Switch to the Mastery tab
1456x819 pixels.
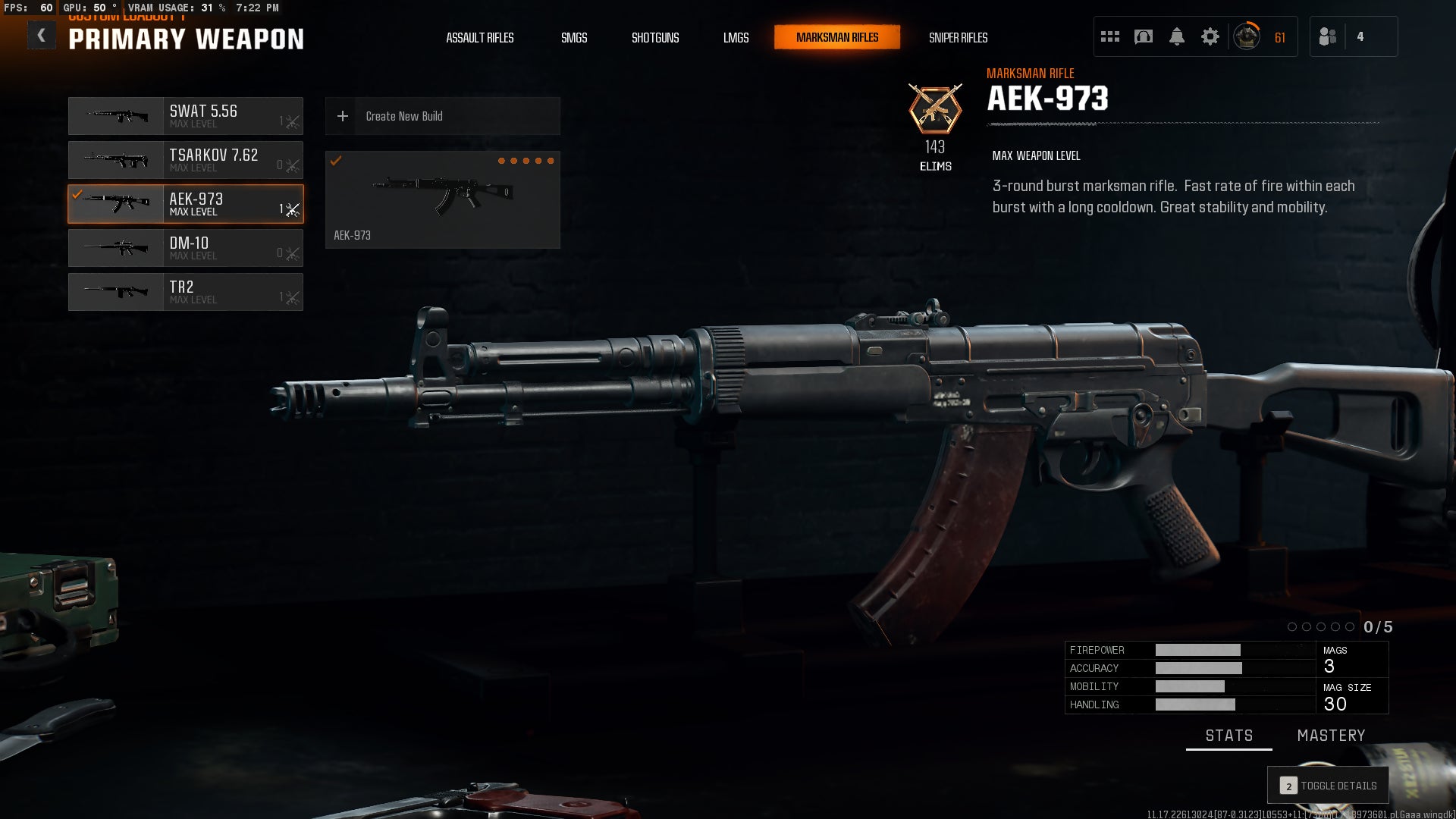click(x=1331, y=736)
